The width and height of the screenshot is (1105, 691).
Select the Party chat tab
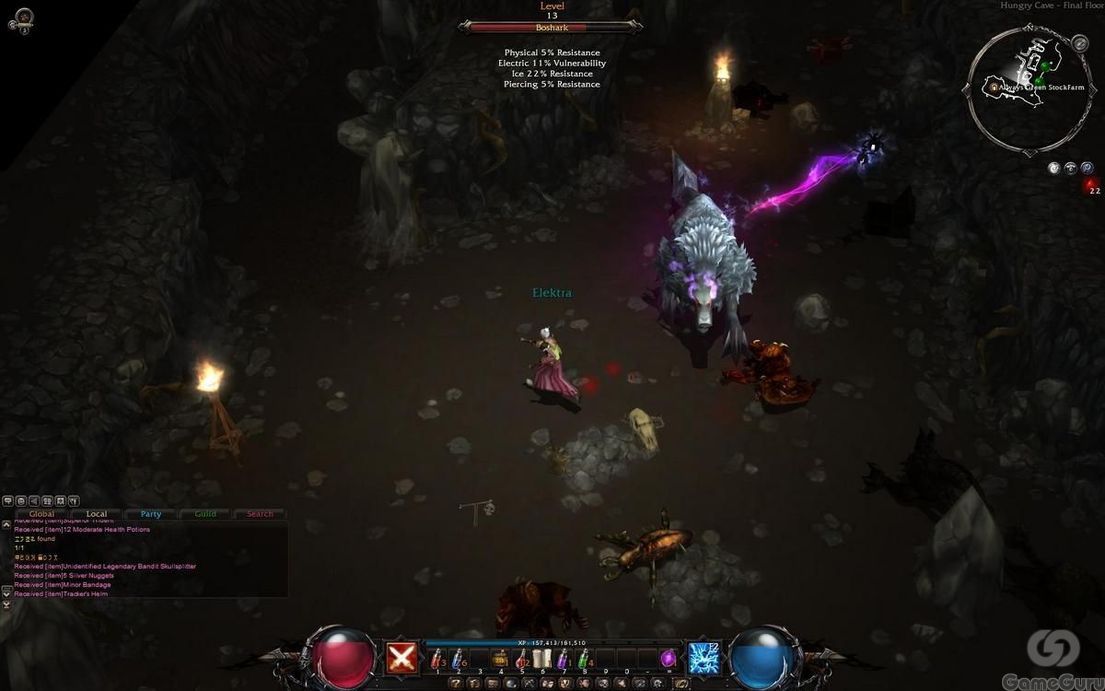[x=151, y=514]
